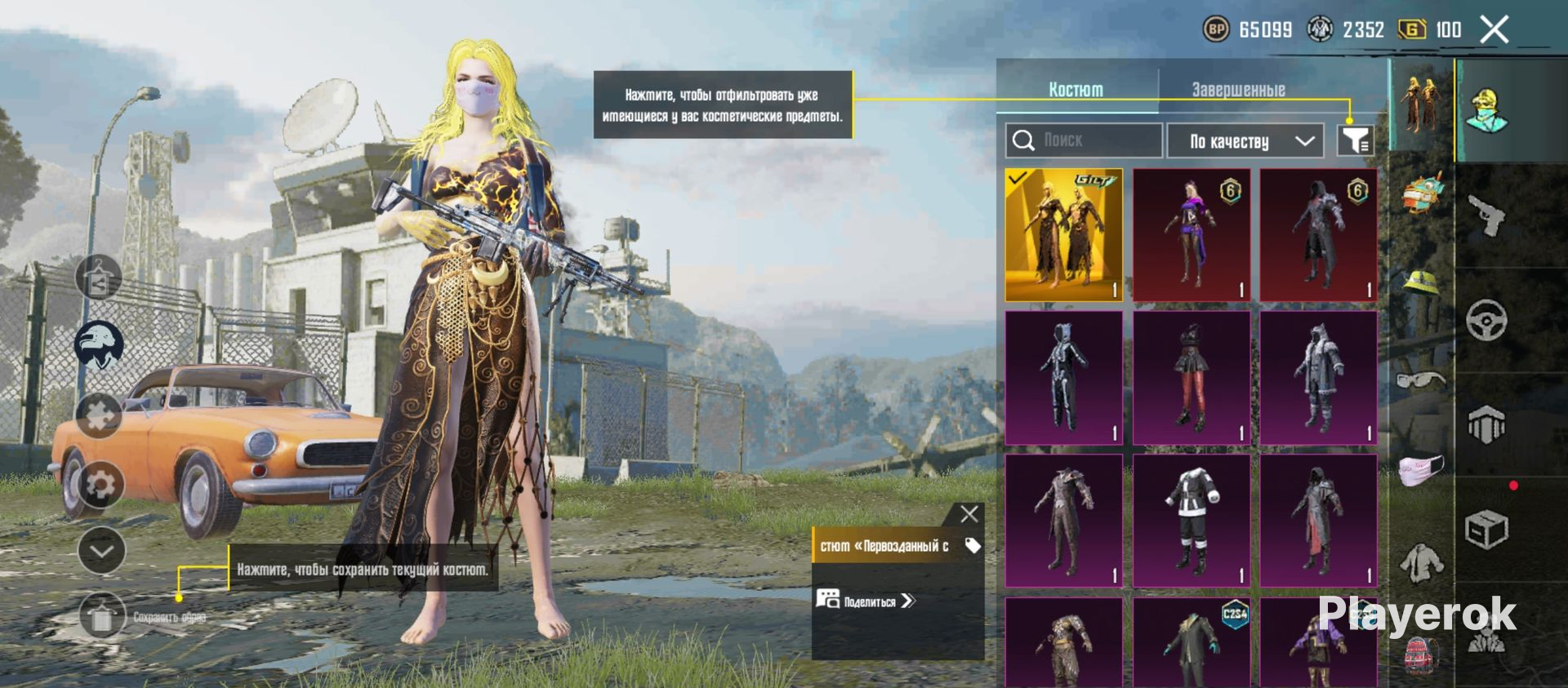Close the costume info popup
1568x688 pixels.
point(969,514)
